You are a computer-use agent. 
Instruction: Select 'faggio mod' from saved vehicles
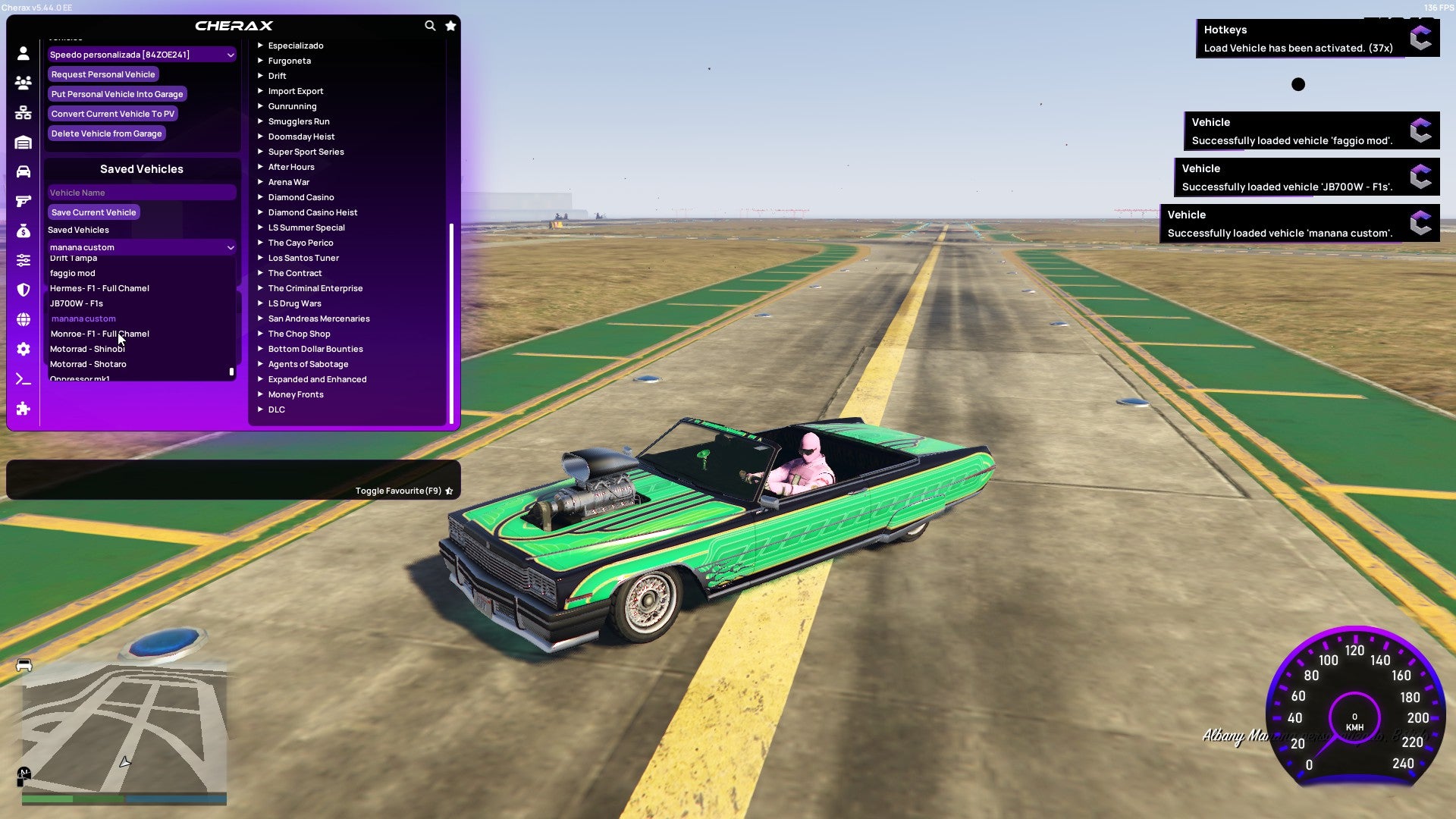coord(73,272)
